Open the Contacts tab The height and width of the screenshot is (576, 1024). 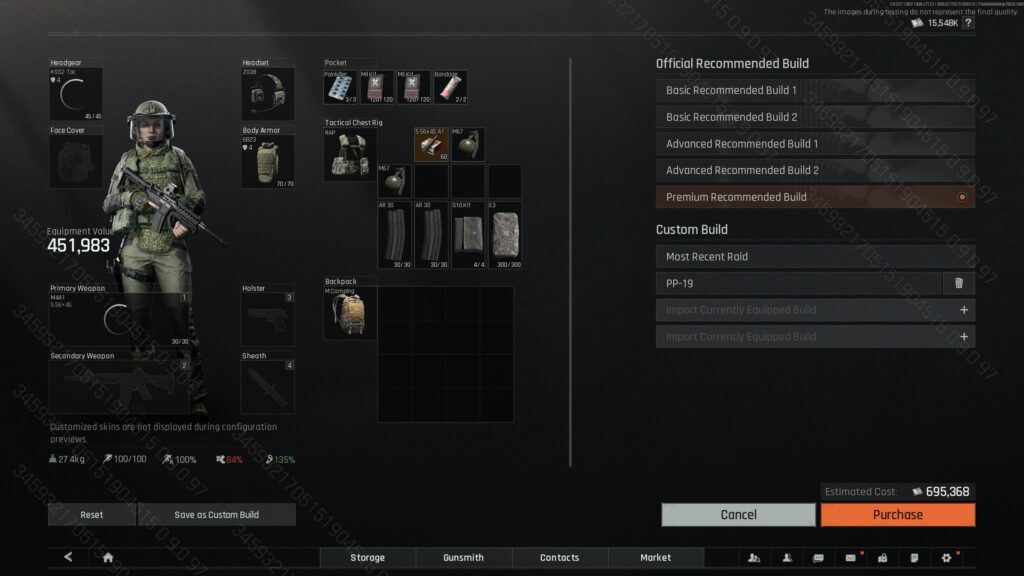[x=559, y=558]
